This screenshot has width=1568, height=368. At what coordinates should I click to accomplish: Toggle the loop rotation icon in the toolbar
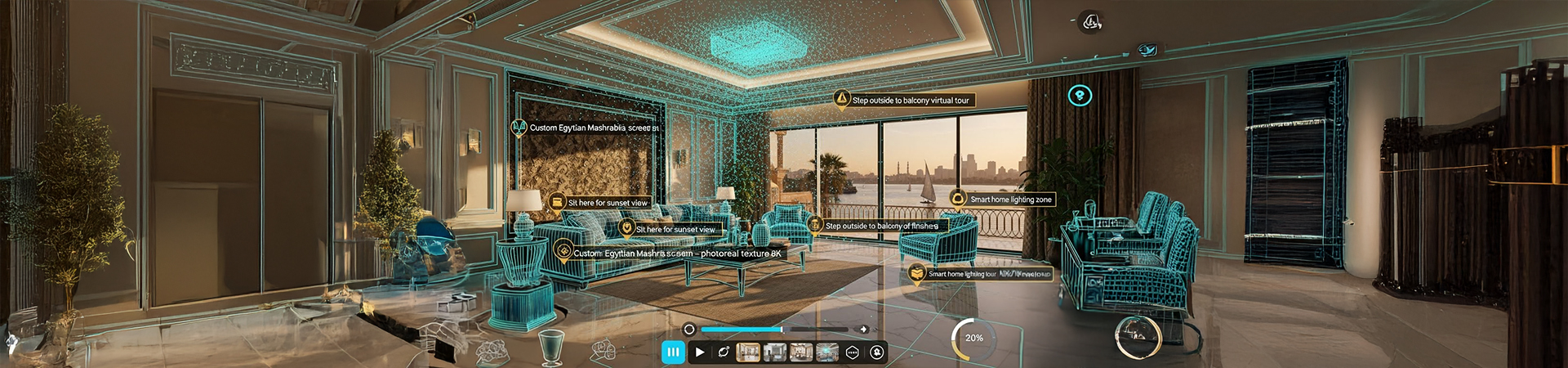point(724,352)
